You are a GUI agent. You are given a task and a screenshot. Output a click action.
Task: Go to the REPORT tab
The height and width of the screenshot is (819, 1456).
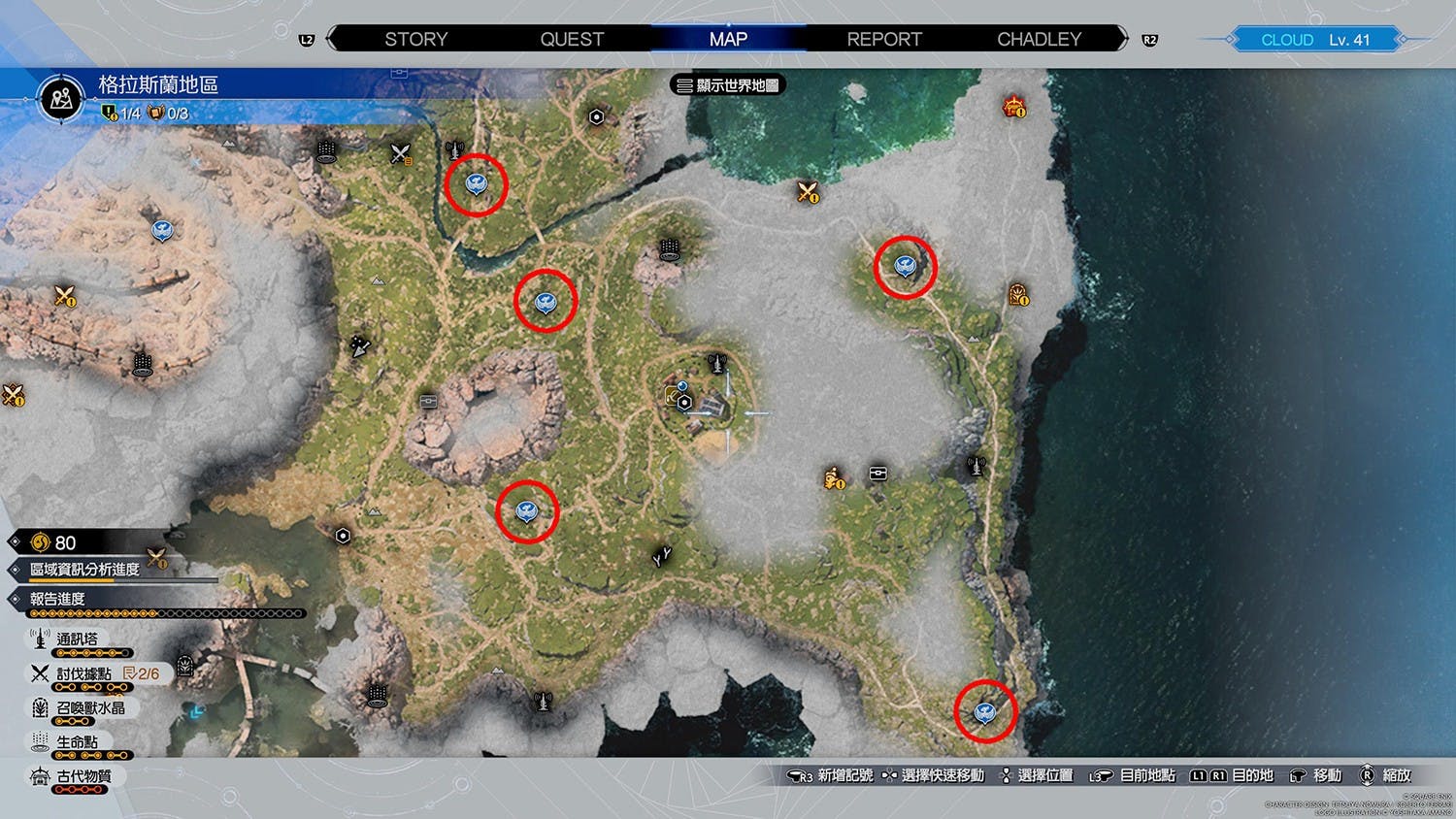pos(884,40)
